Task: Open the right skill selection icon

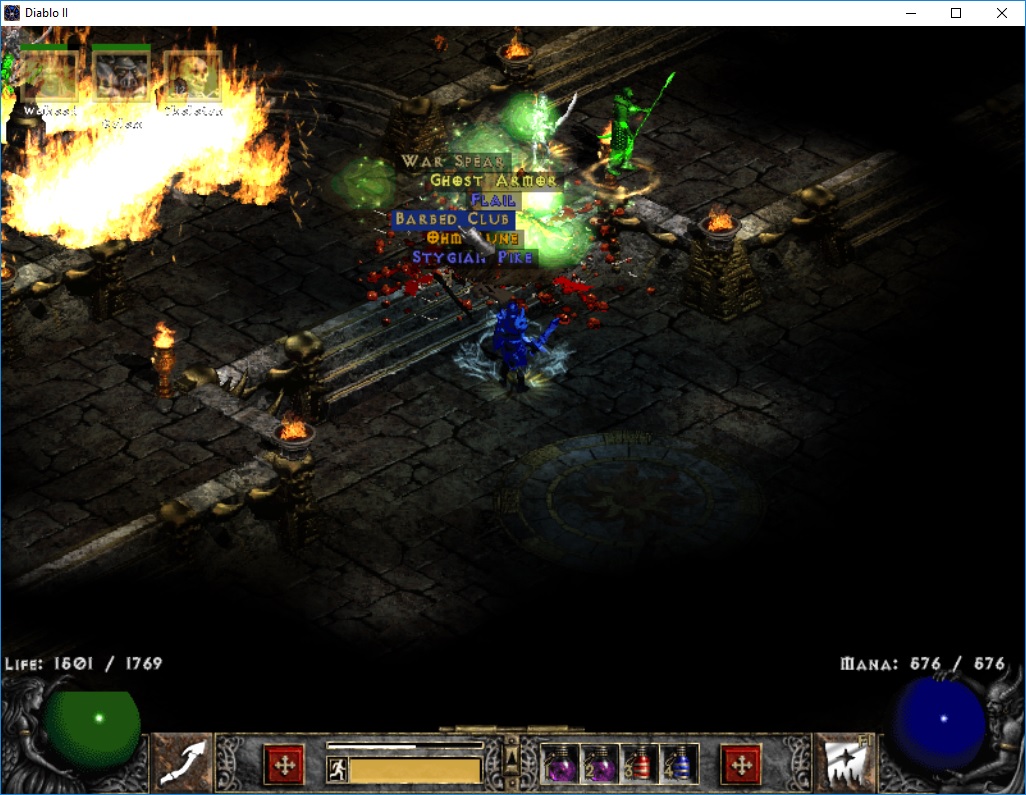Action: pos(841,762)
